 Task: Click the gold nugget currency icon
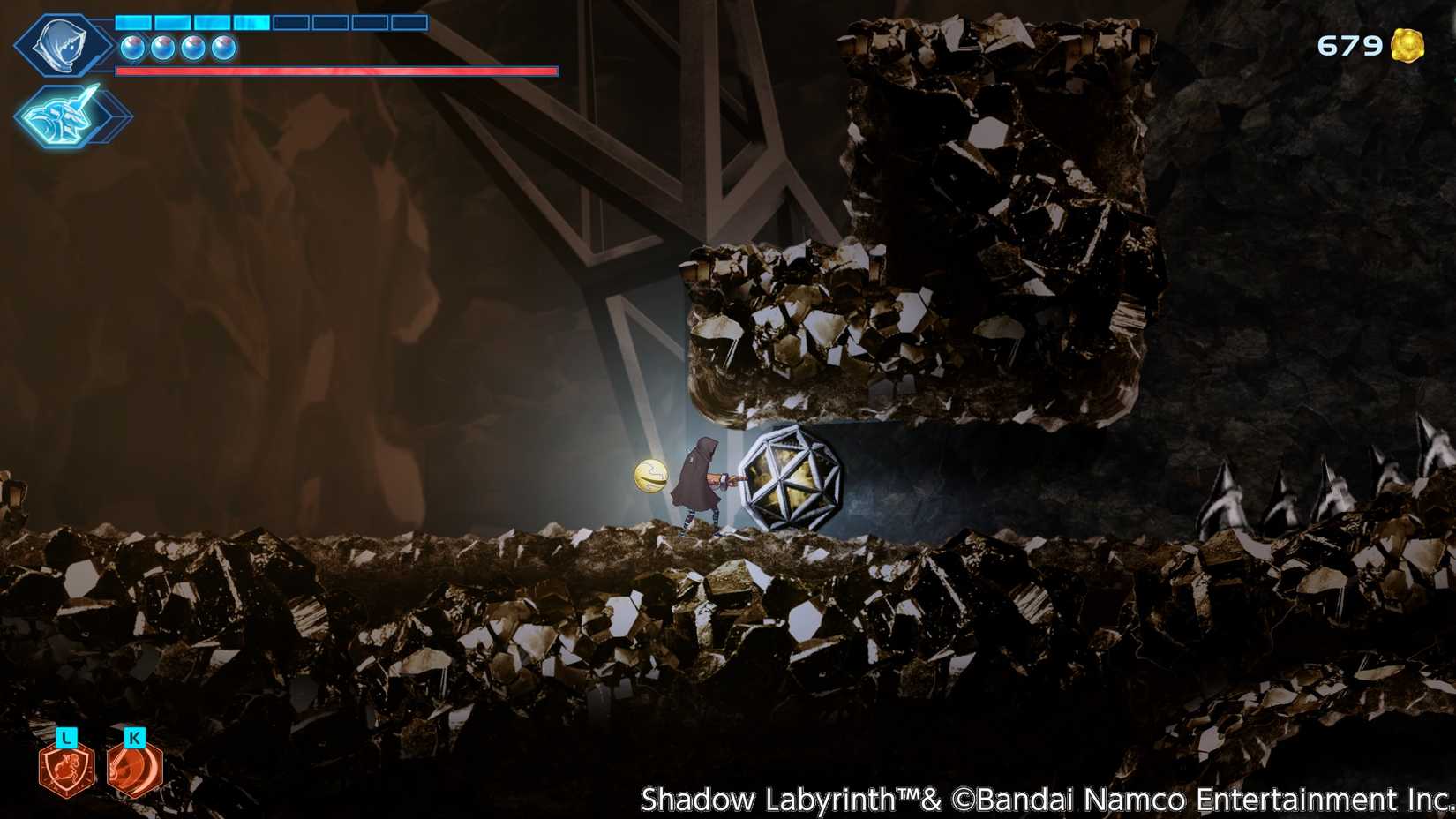pos(1407,43)
